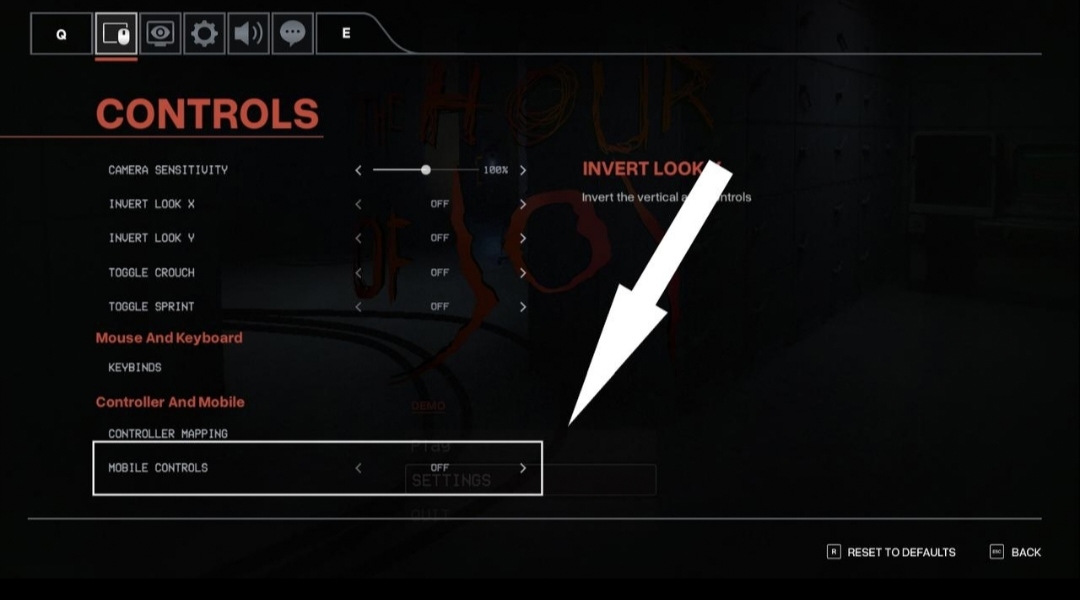This screenshot has width=1080, height=600.
Task: Select the Invert Look Y option row
Action: (x=152, y=238)
